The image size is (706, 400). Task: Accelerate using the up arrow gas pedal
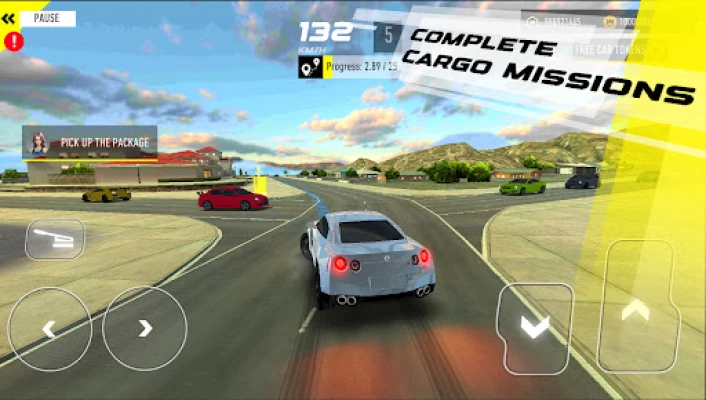coord(637,310)
